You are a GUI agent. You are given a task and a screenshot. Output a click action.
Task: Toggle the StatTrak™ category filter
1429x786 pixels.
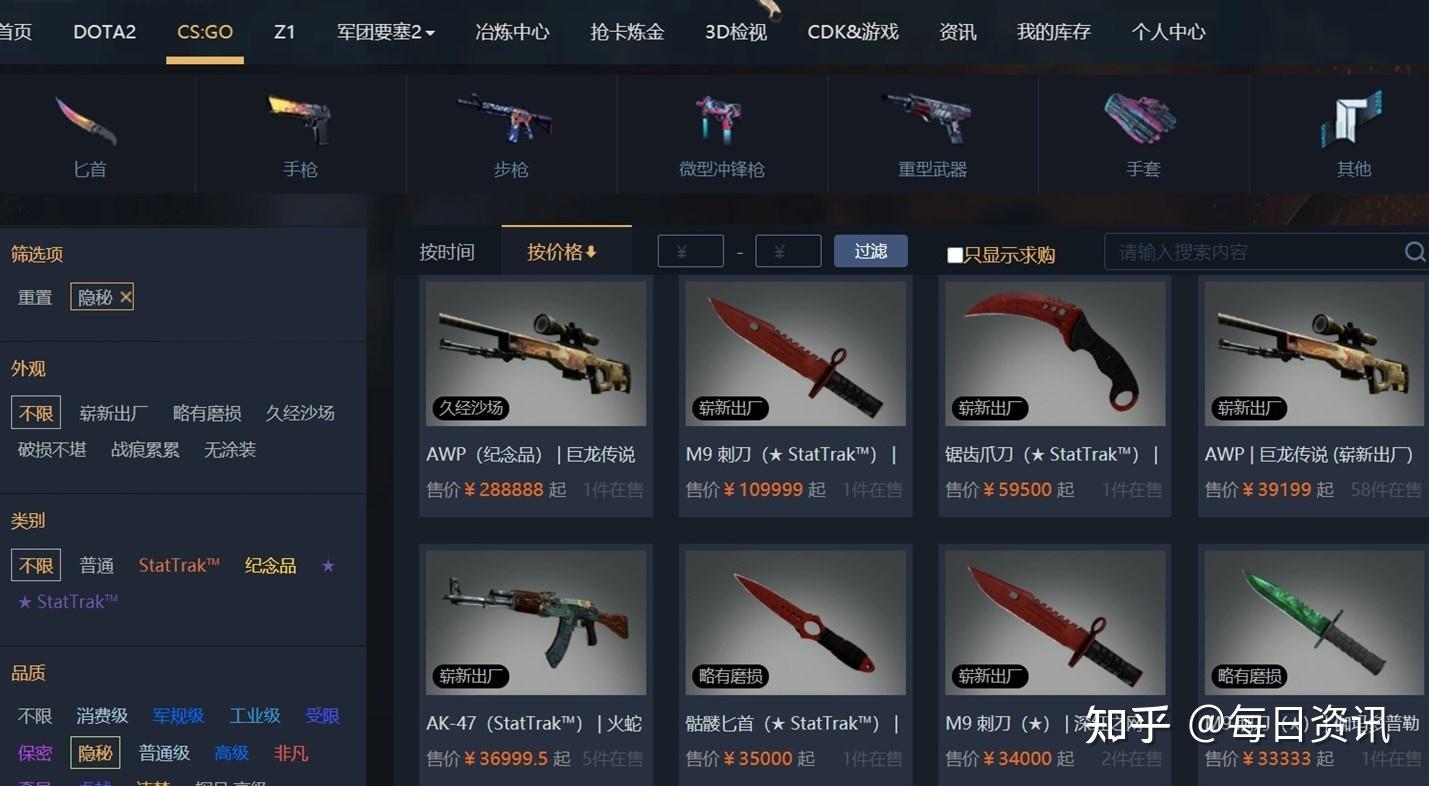(x=178, y=565)
